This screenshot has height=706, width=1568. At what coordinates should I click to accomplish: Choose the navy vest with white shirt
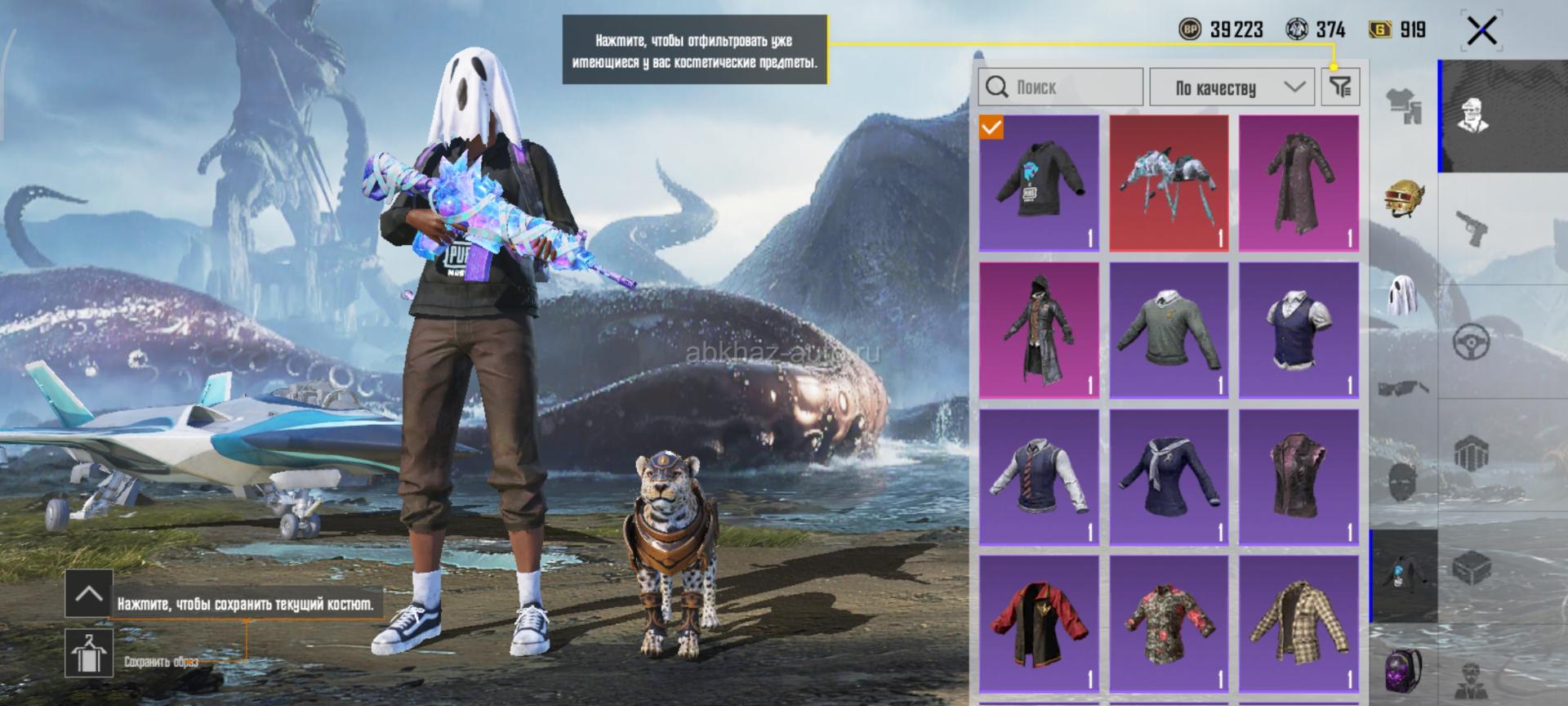click(x=1298, y=330)
